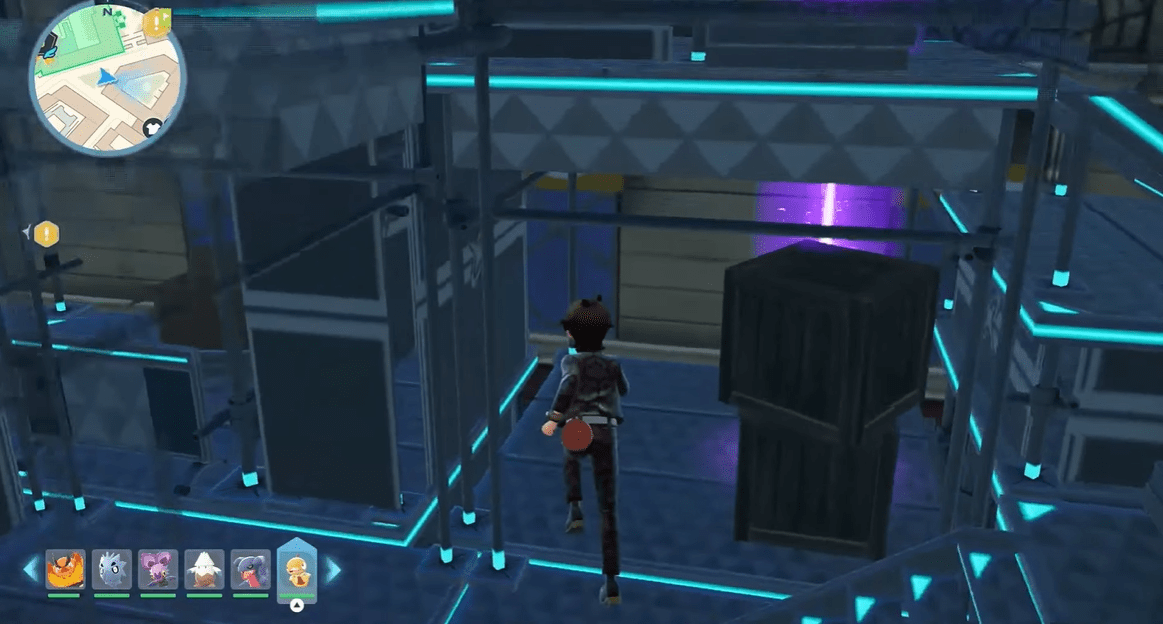Image resolution: width=1163 pixels, height=624 pixels.
Task: Select the highlighted Psyduck slot
Action: pos(296,569)
